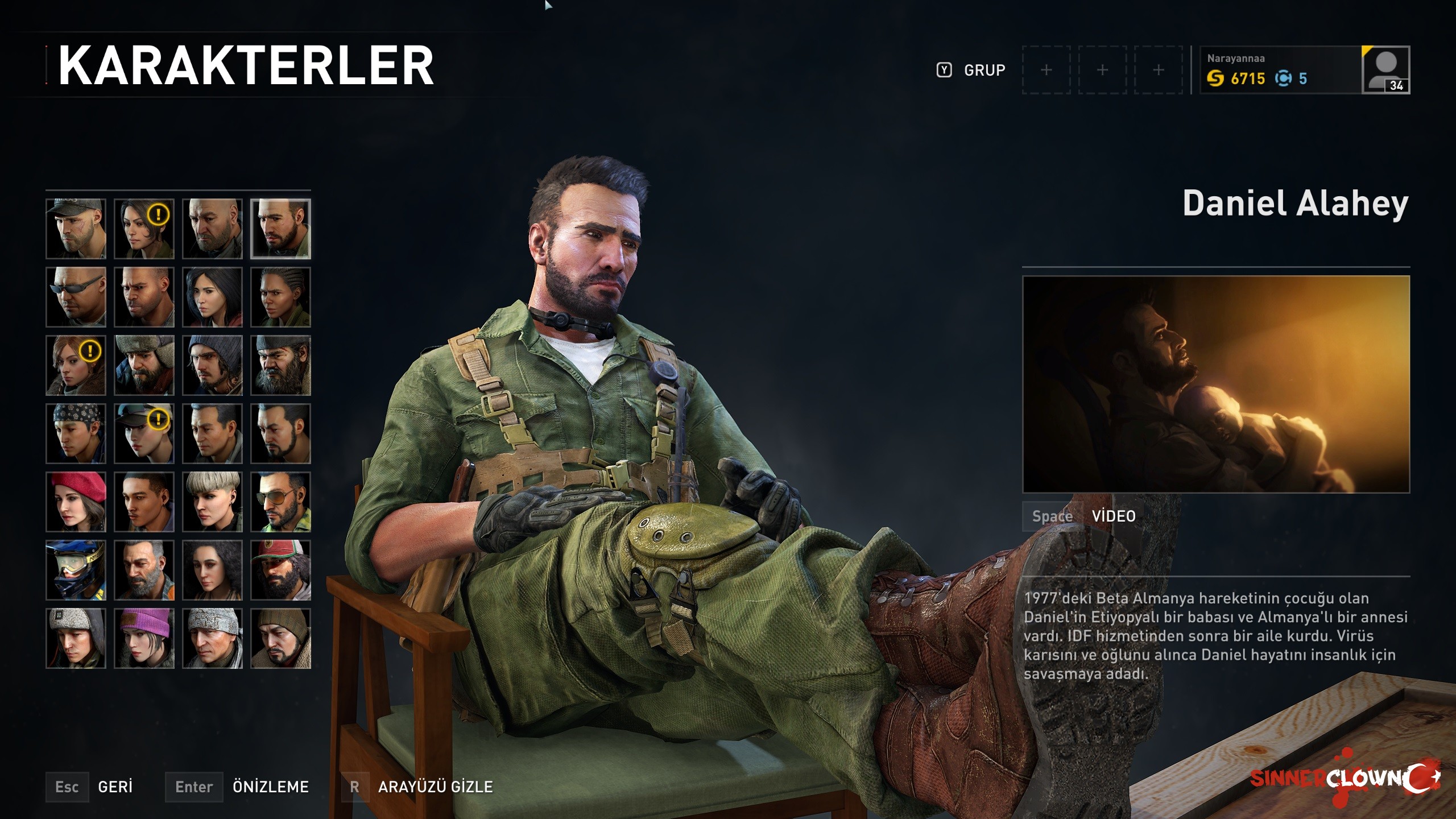Image resolution: width=1456 pixels, height=819 pixels.
Task: Go back with the GERİ button
Action: pyautogui.click(x=114, y=787)
